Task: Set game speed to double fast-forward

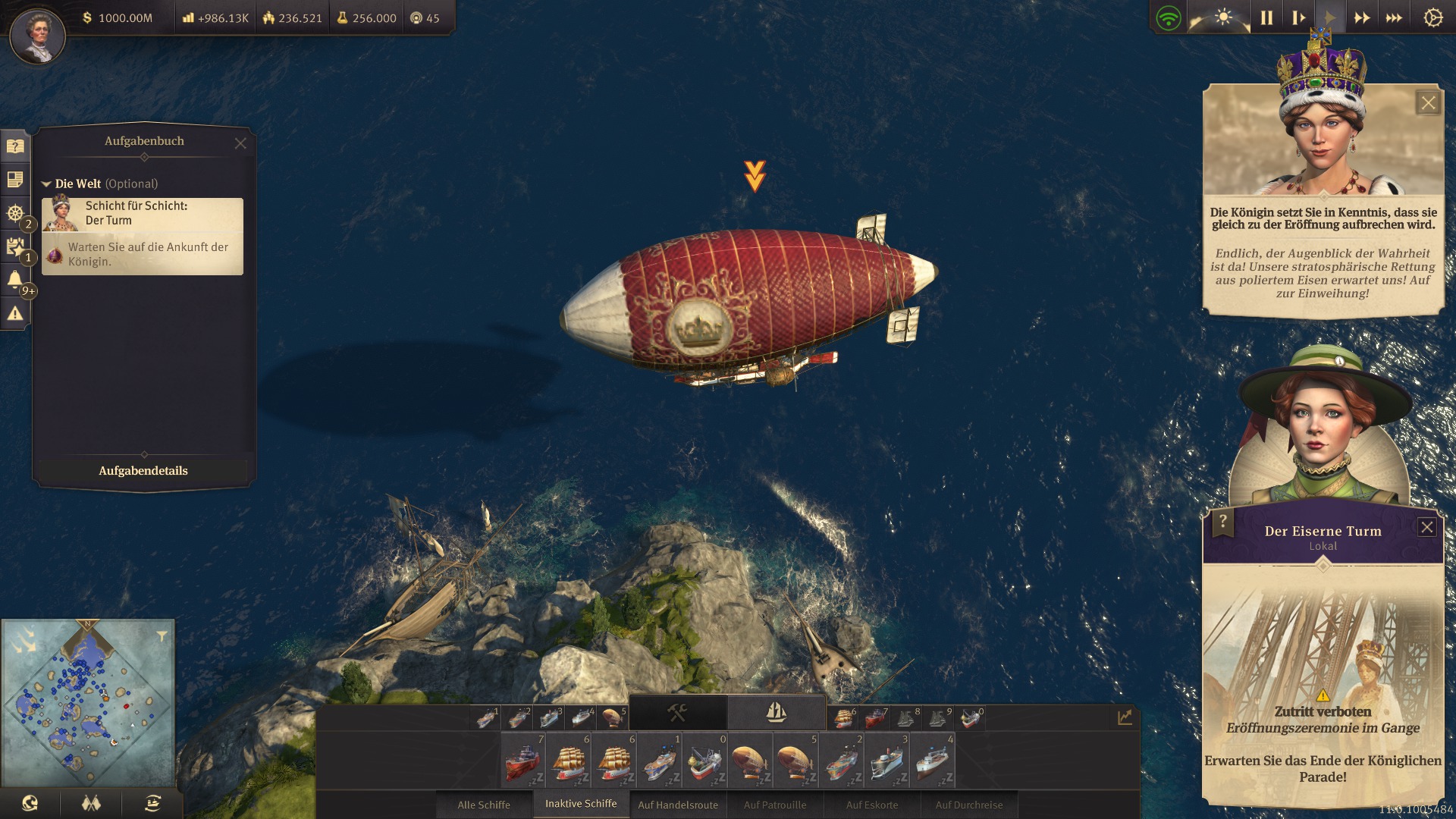Action: pos(1362,17)
